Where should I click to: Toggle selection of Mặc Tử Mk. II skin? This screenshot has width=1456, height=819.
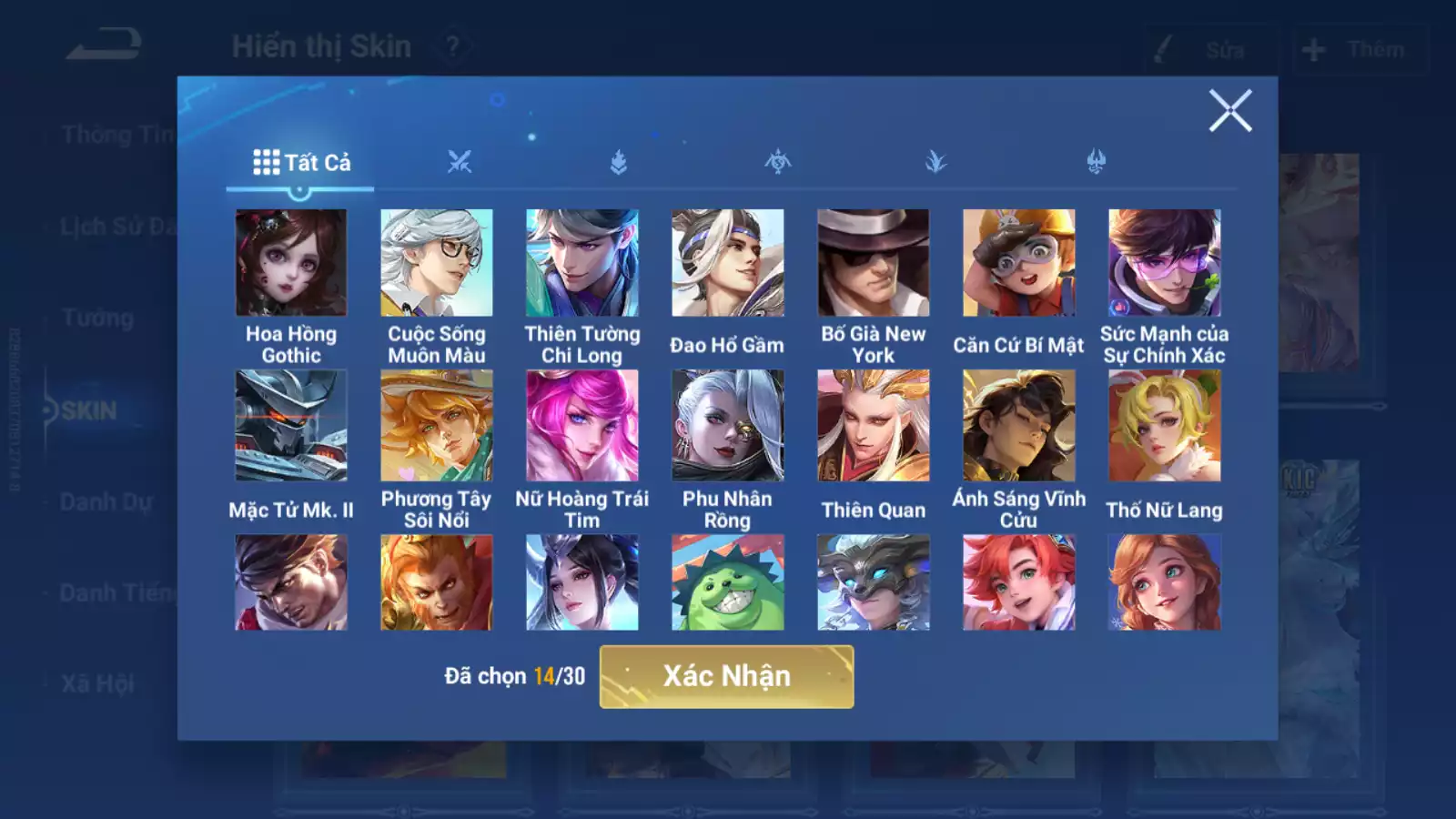291,425
